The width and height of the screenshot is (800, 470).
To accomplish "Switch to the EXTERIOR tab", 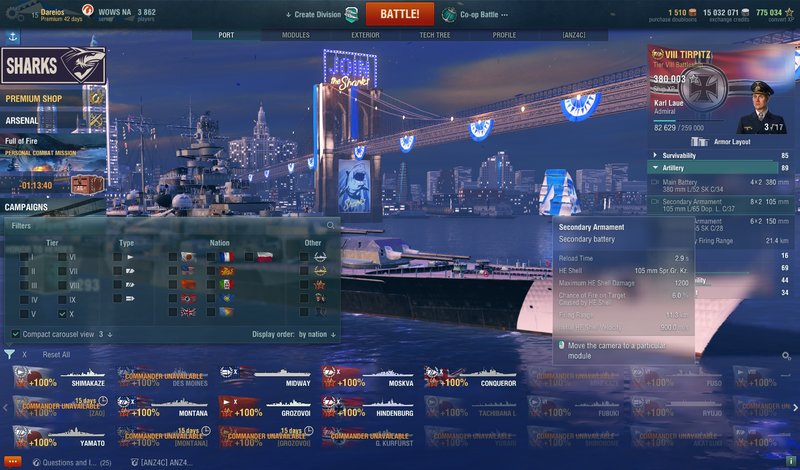I will point(365,35).
